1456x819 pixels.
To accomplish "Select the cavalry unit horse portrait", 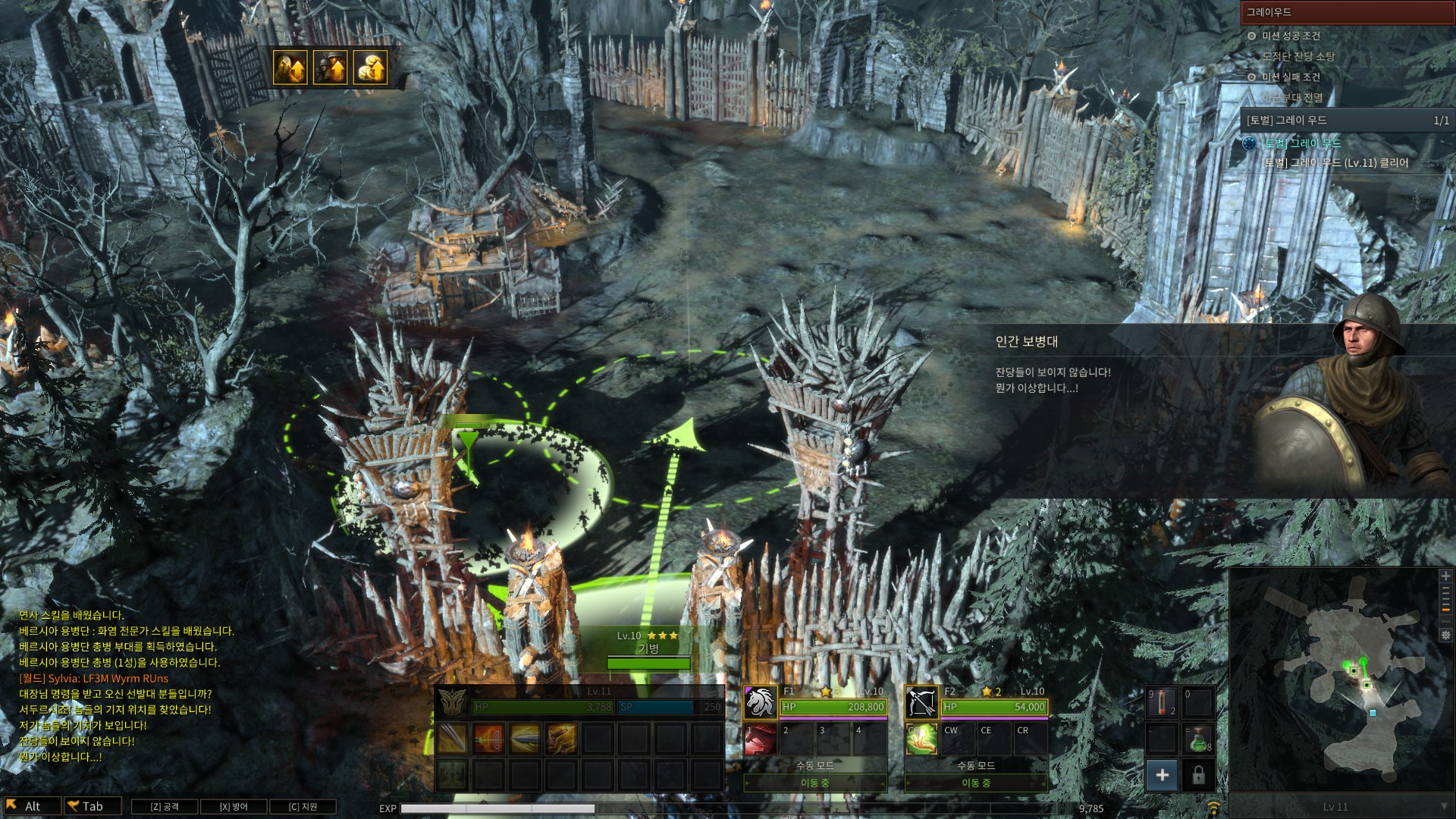I will click(x=761, y=702).
